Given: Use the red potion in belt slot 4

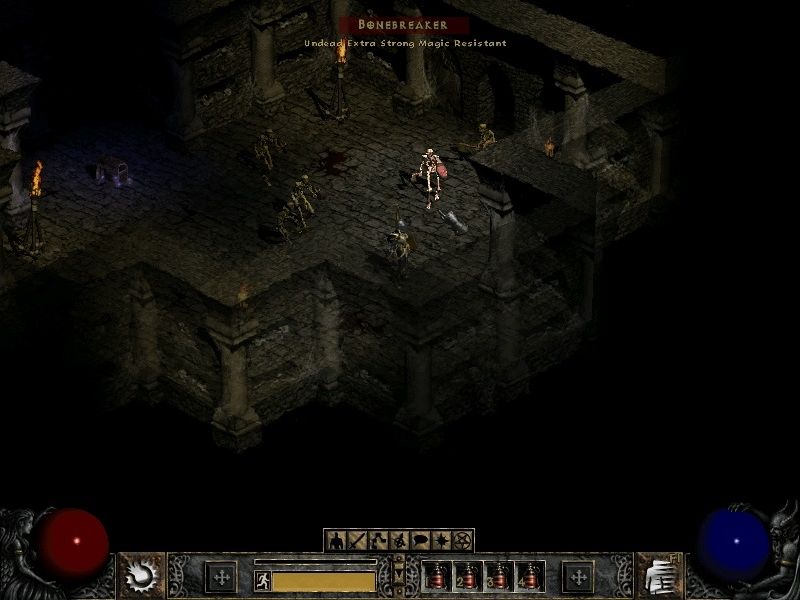Looking at the screenshot, I should (x=530, y=576).
